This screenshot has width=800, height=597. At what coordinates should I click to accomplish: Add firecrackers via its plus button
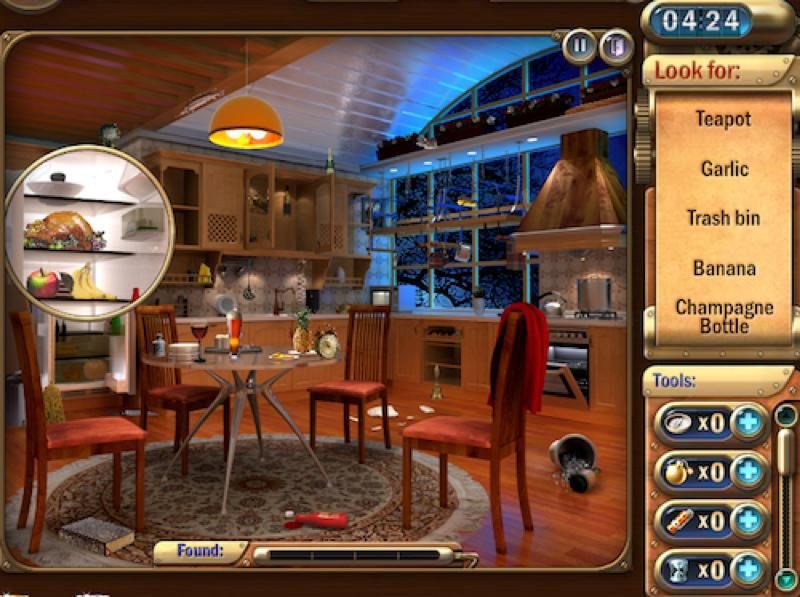pos(747,522)
